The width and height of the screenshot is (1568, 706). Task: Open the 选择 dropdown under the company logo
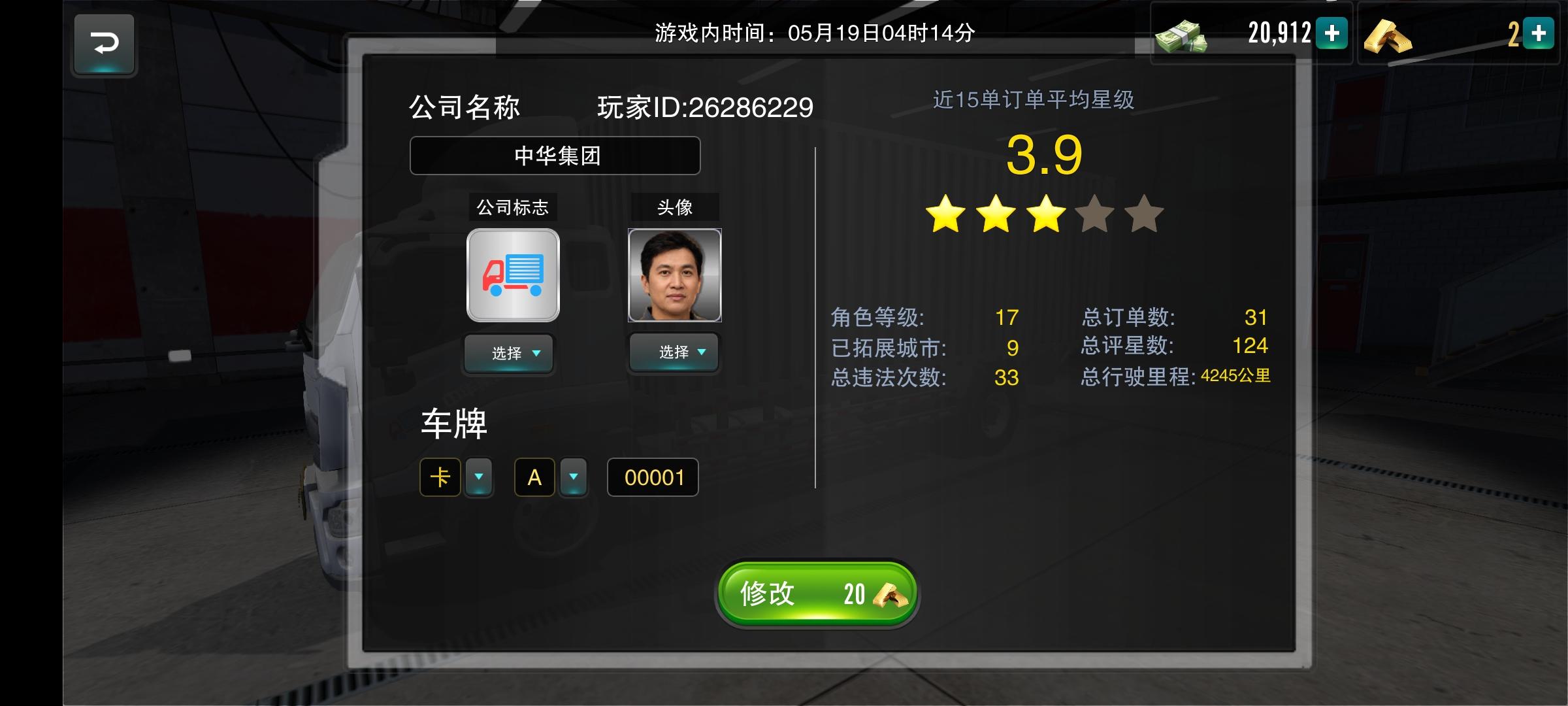click(x=509, y=353)
